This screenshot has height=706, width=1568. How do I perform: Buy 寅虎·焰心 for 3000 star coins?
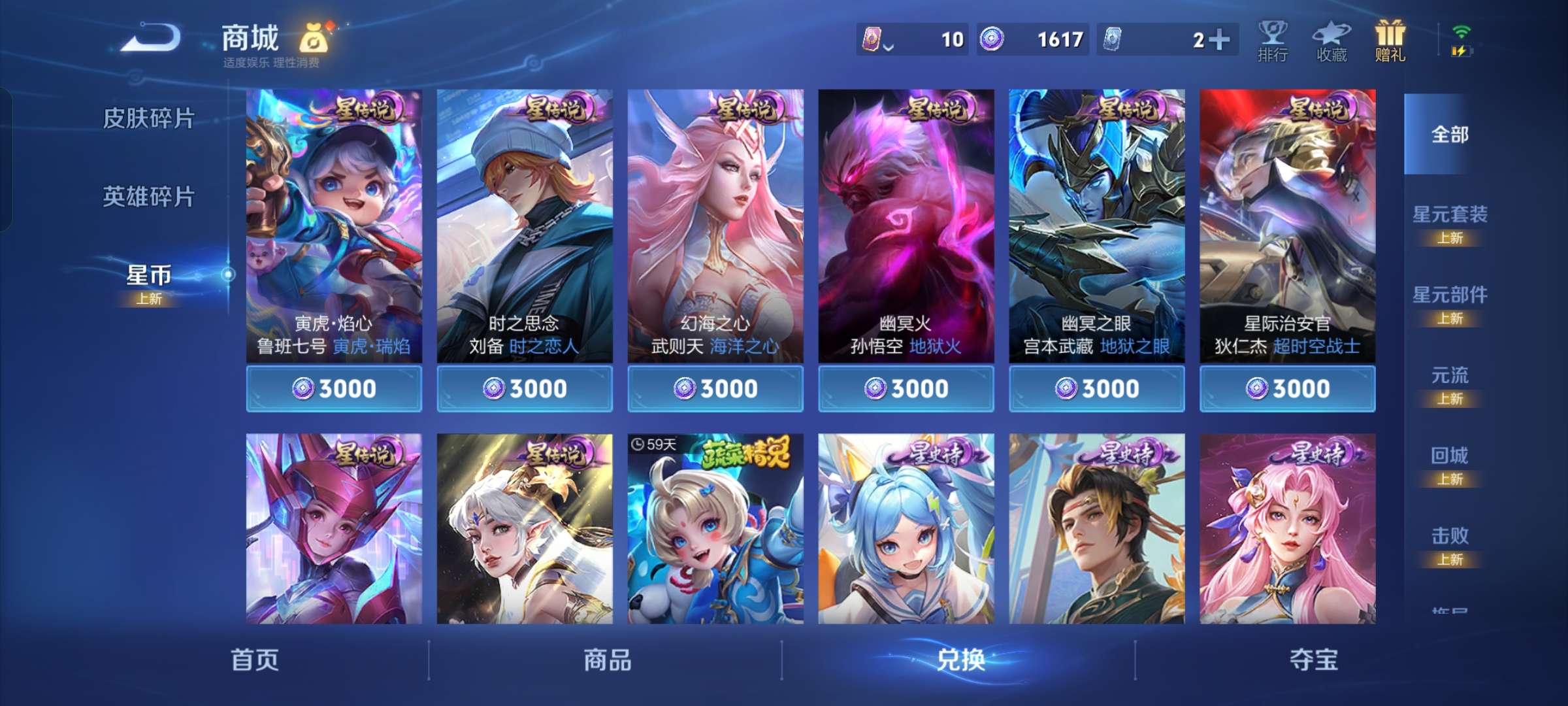click(x=335, y=388)
